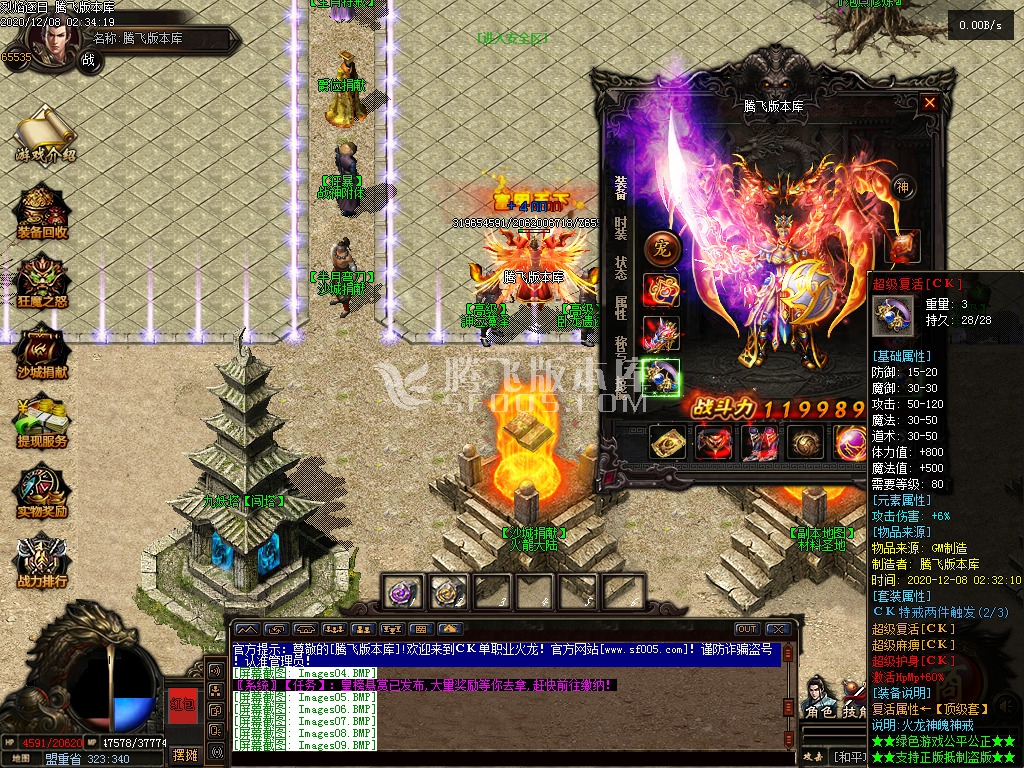Select the golden book equipment slot
1024x768 pixels.
point(667,442)
